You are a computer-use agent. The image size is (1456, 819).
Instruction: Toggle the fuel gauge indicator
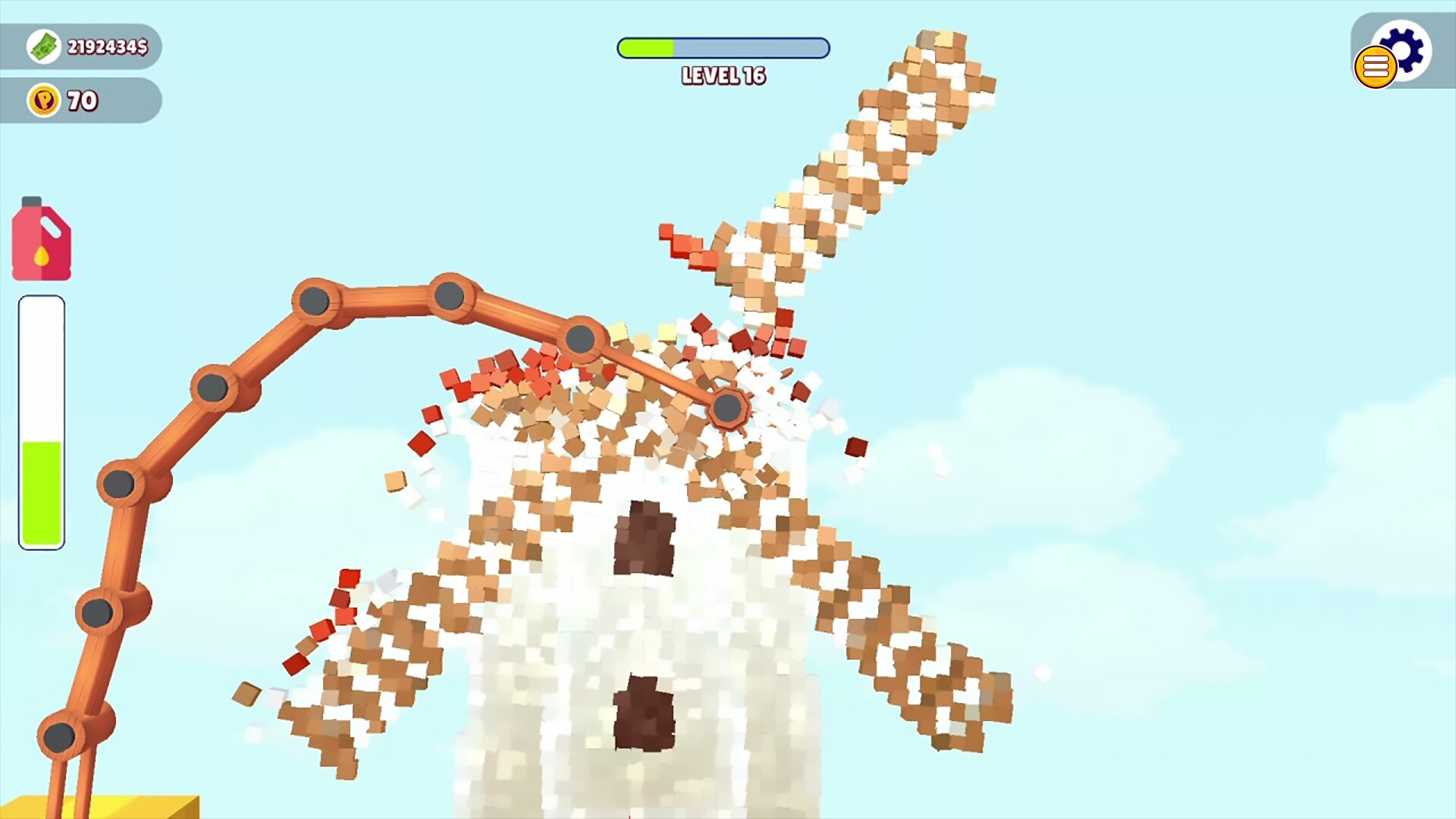40,417
